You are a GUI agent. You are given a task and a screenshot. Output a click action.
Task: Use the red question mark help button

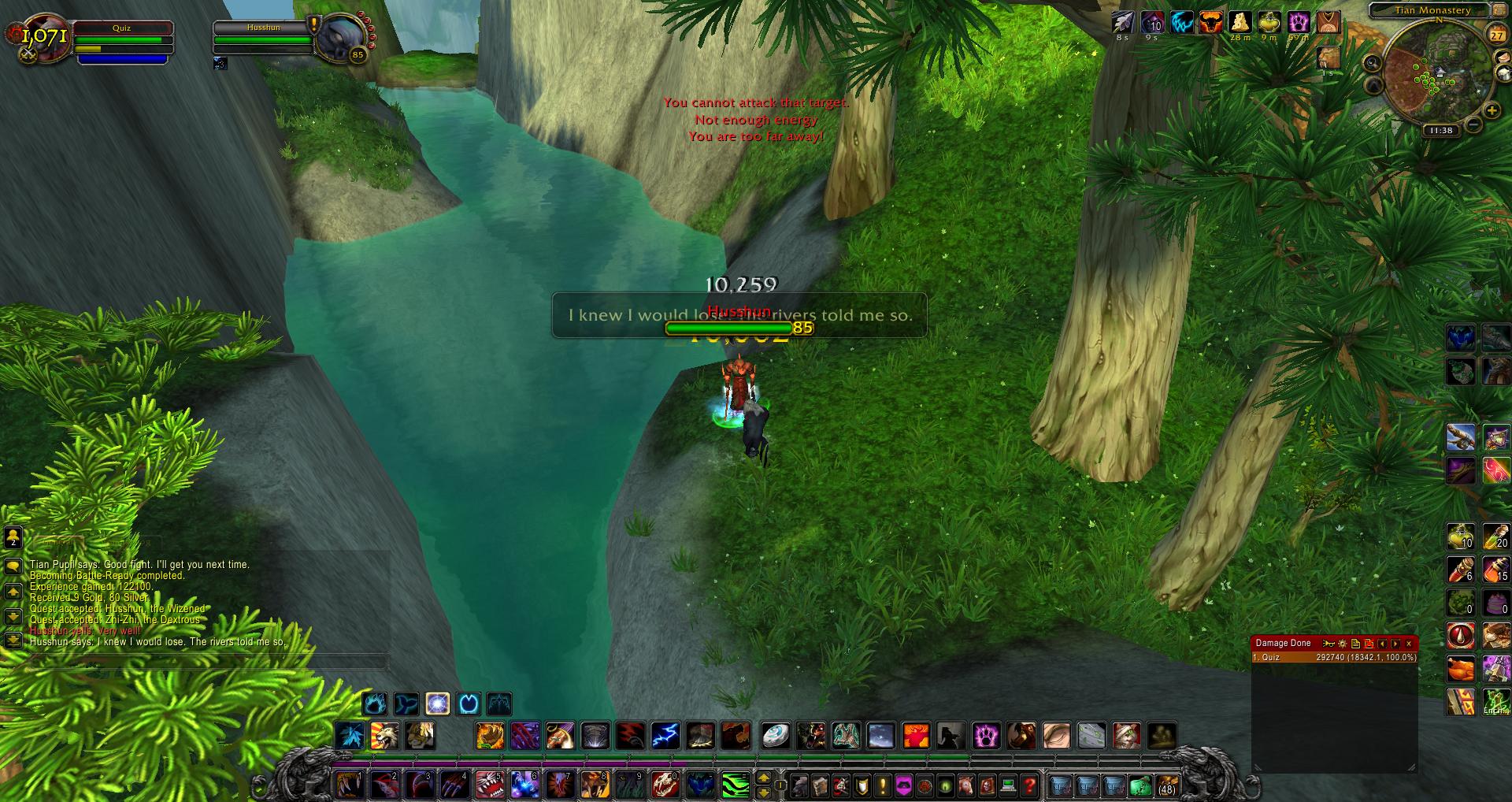coord(1028,785)
